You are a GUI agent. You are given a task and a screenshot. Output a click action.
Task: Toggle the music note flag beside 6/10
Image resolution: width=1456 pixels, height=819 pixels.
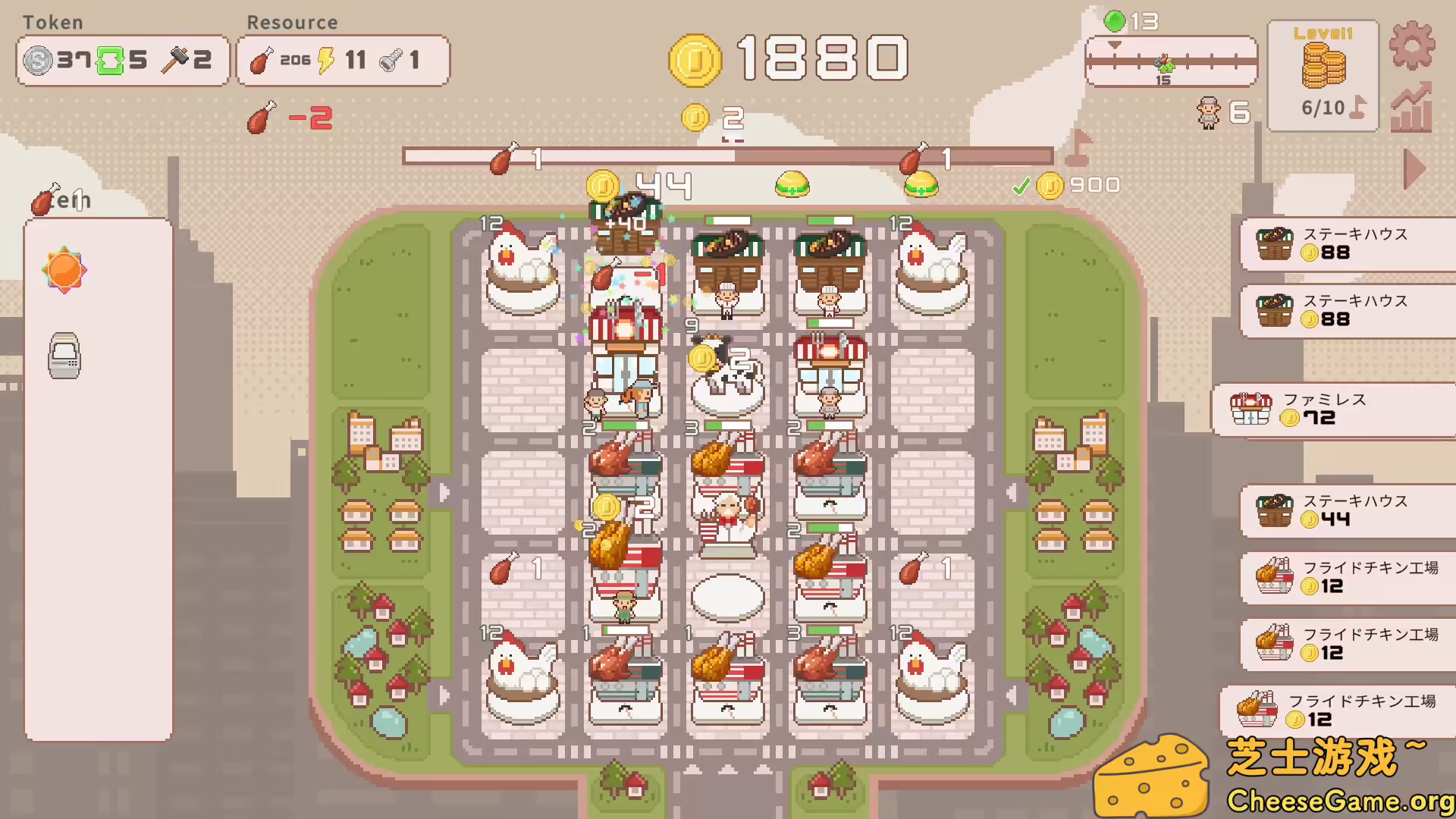click(x=1358, y=106)
